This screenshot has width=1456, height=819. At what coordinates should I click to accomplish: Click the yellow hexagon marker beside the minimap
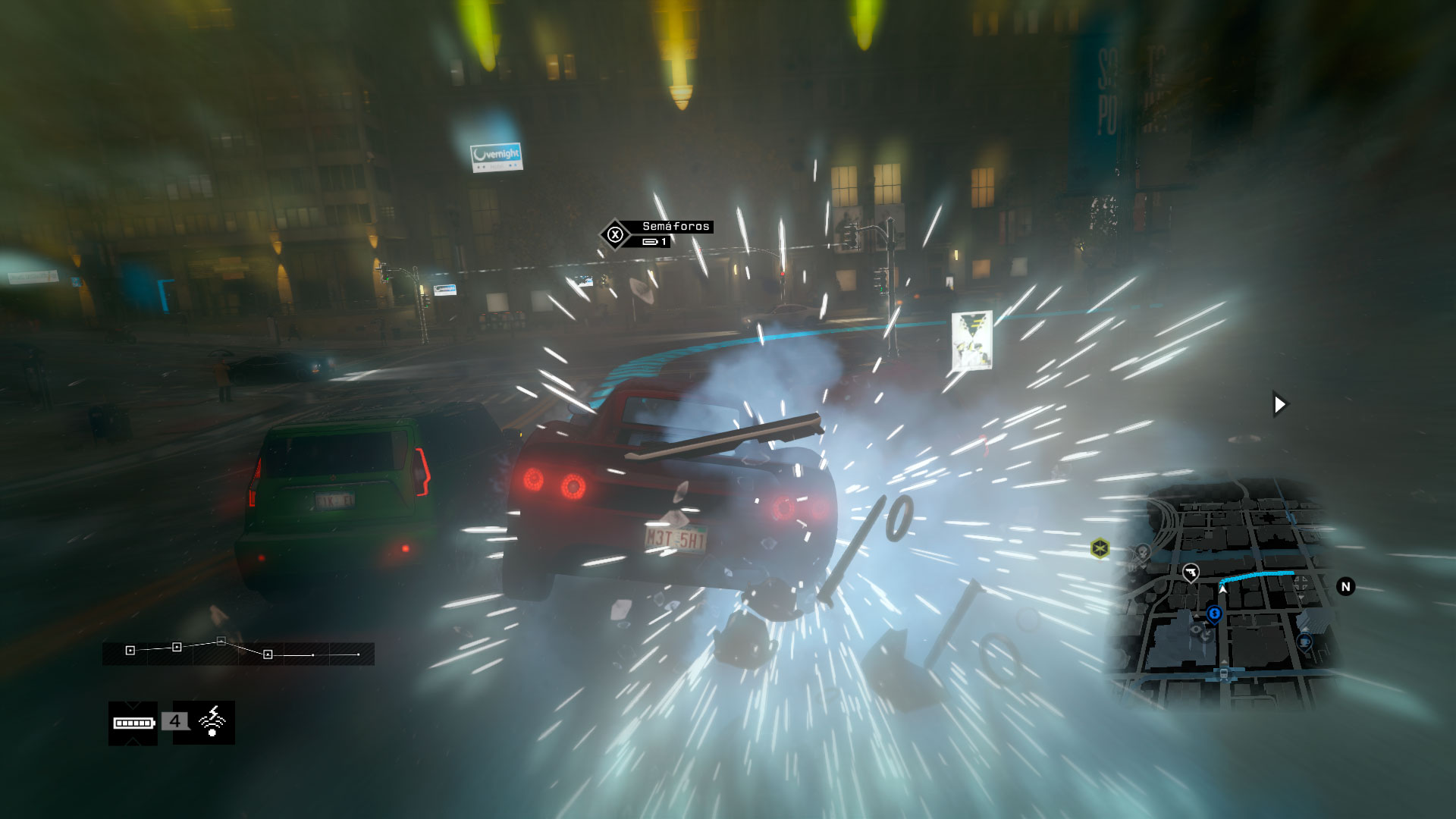point(1100,548)
